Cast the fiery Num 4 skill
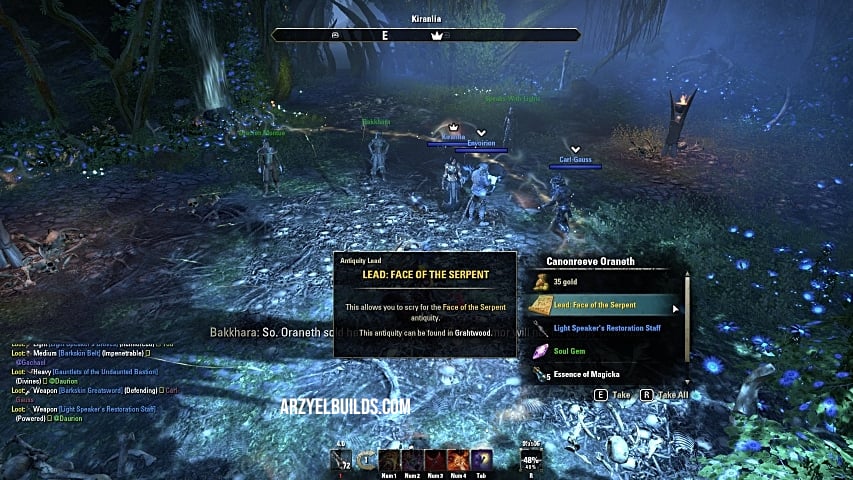853x480 pixels. coord(459,460)
